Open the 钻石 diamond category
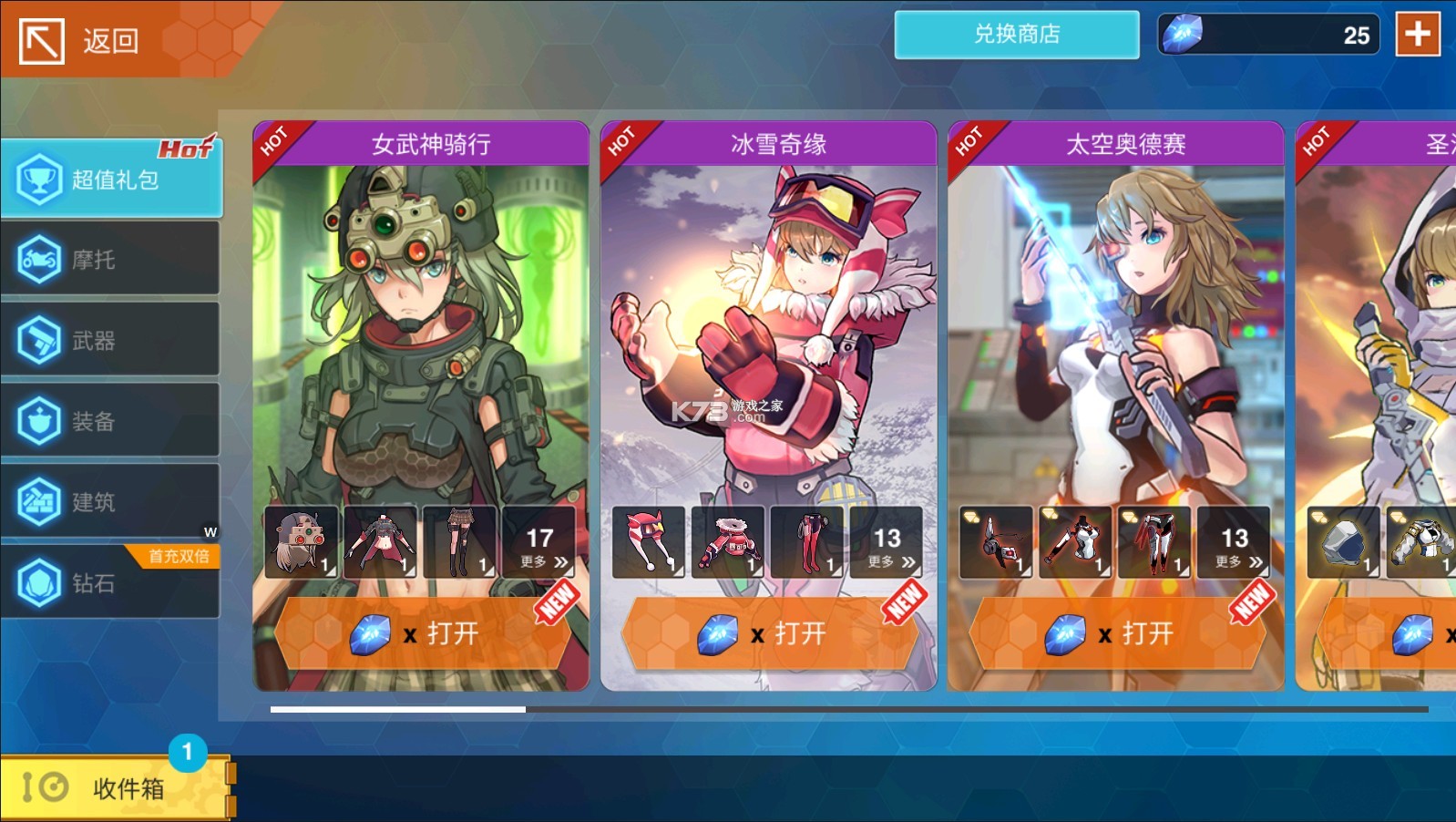Screen dimensions: 1456x822 coord(111,582)
